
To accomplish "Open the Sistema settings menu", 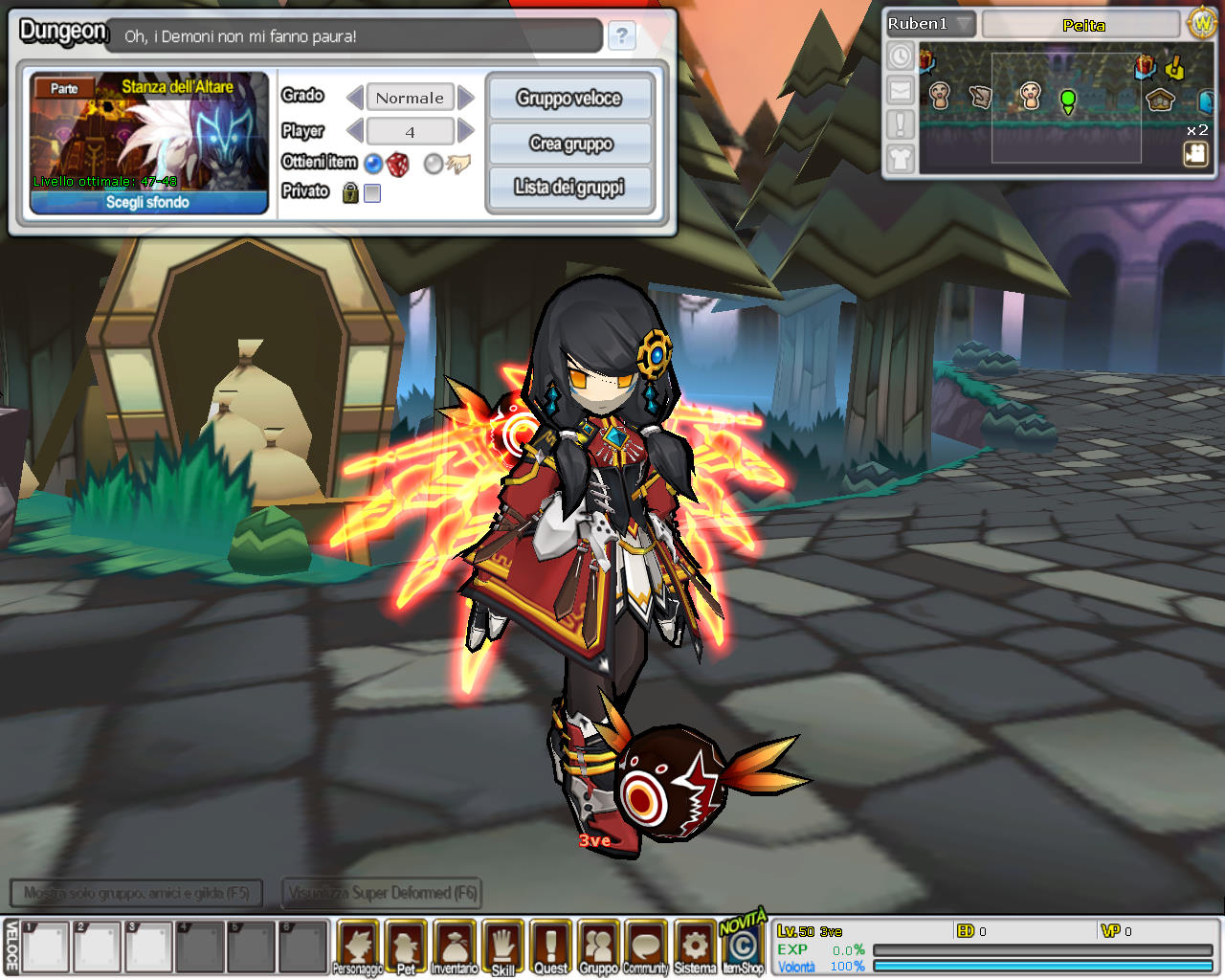I will (695, 947).
